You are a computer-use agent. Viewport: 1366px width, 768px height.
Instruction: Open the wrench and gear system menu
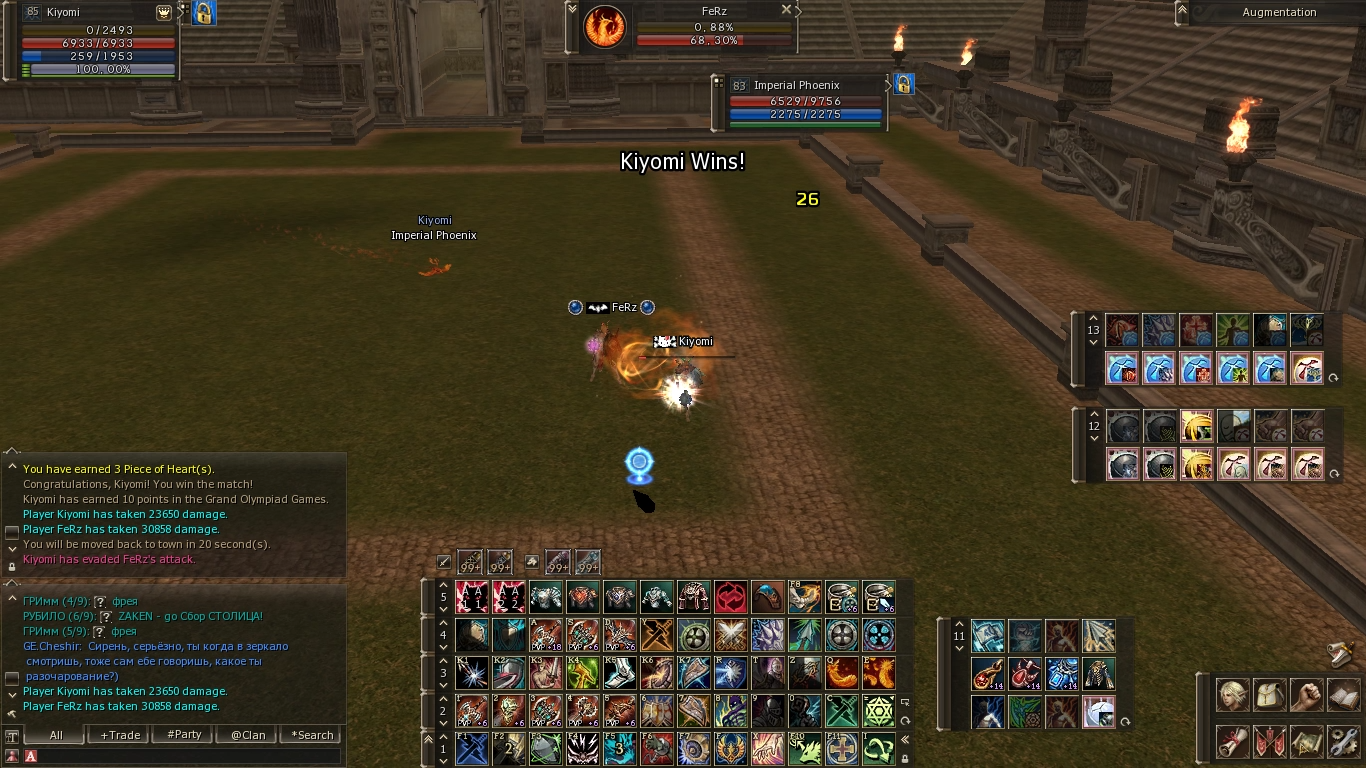tap(1343, 741)
